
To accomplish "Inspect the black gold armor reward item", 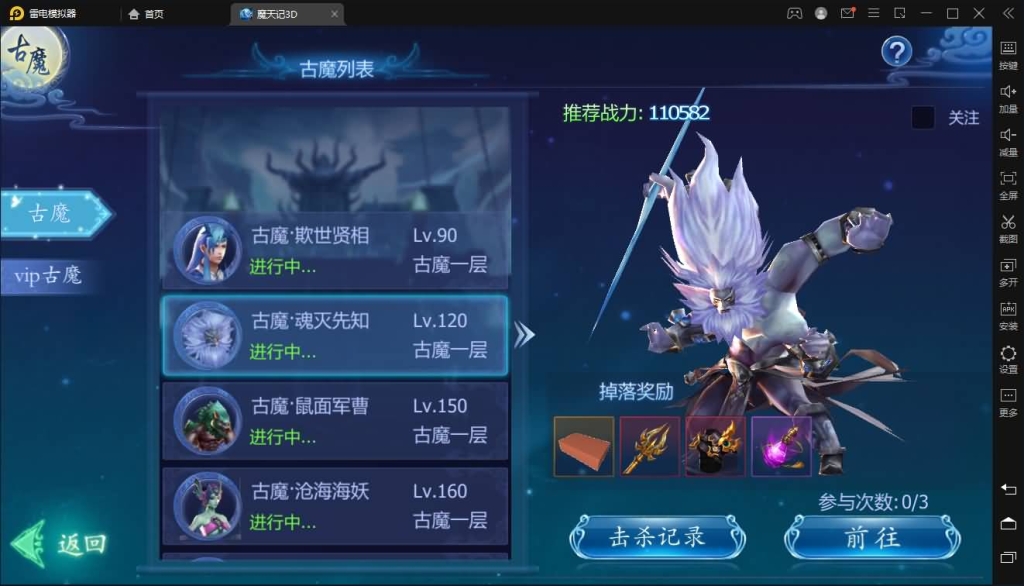I will coord(715,446).
